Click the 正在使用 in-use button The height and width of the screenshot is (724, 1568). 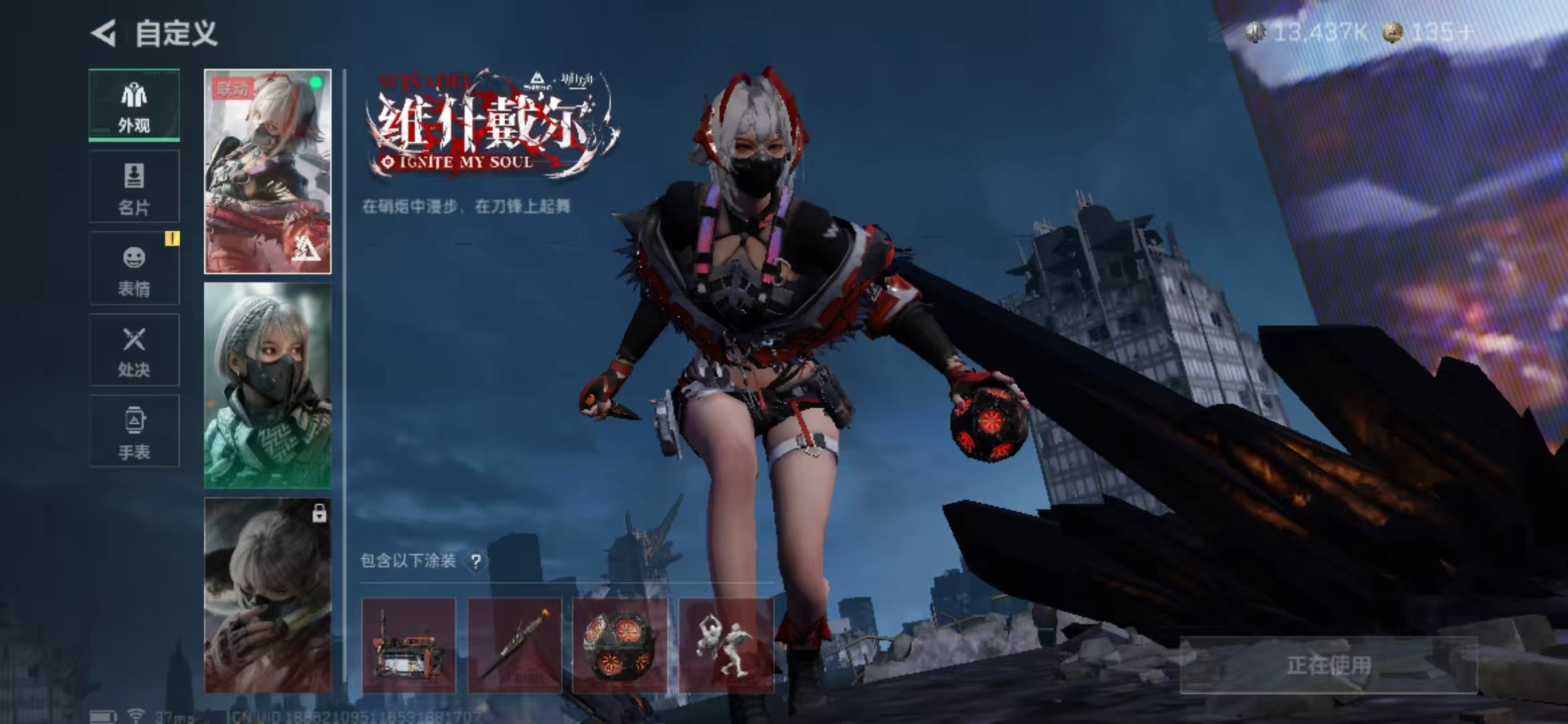tap(1328, 665)
